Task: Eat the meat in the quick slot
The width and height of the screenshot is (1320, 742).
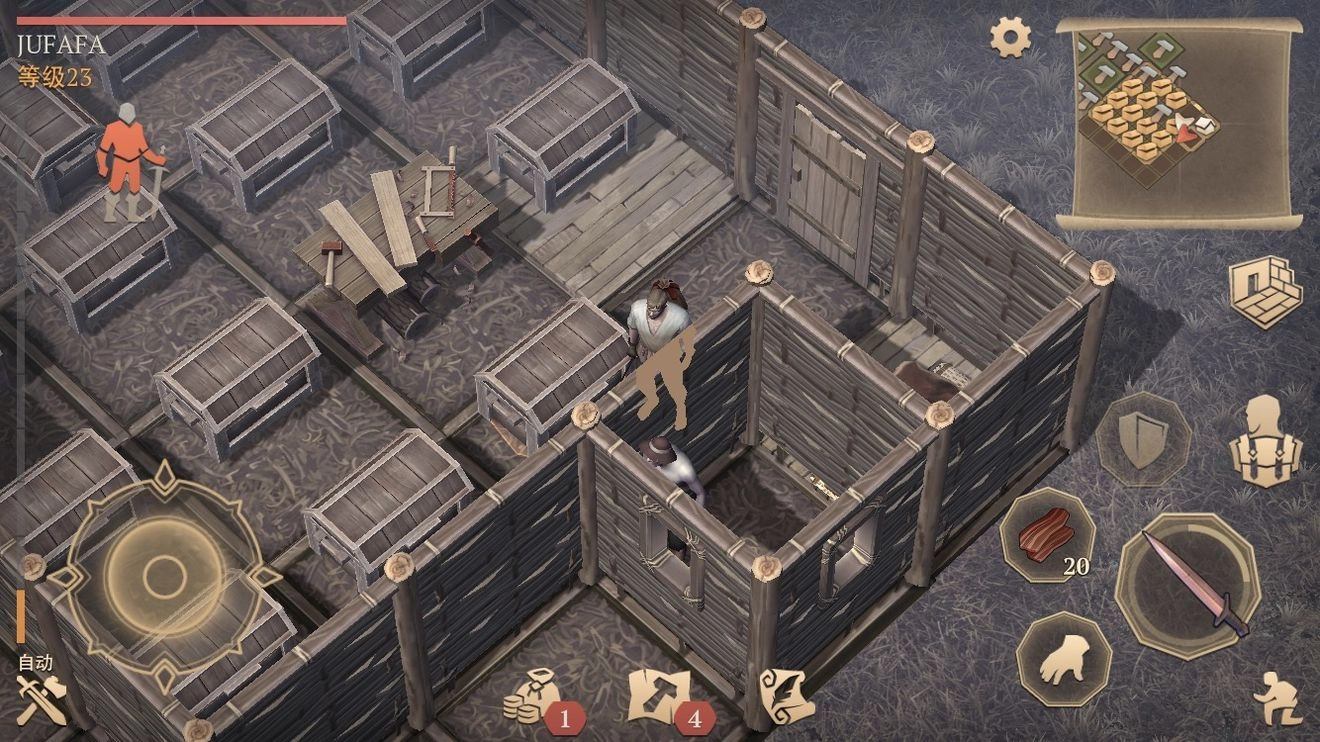Action: click(x=1048, y=536)
